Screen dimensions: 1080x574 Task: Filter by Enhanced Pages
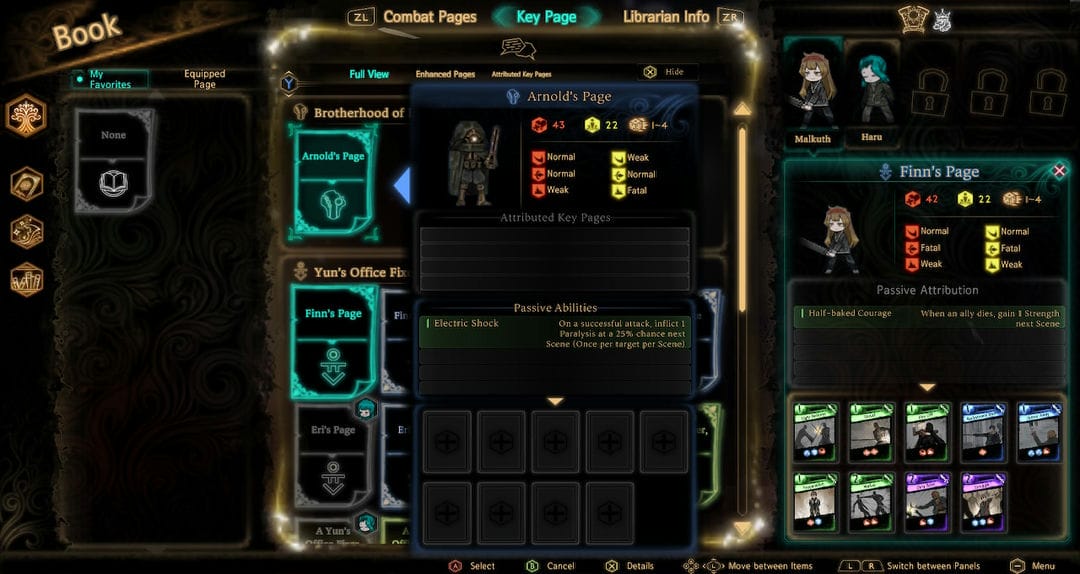(x=445, y=74)
